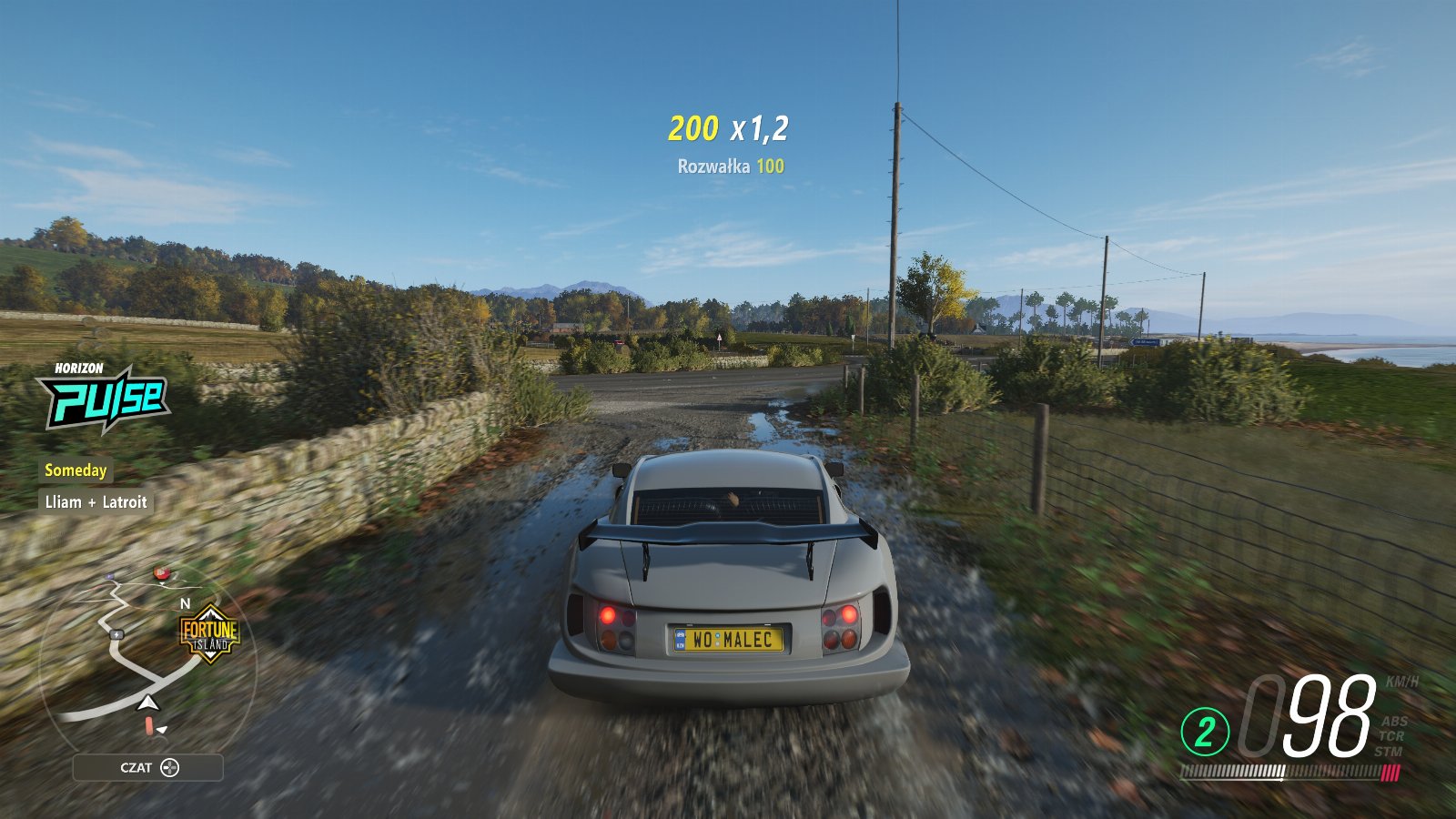Open the Horizon Pulse radio station logo
1456x819 pixels.
click(x=103, y=397)
